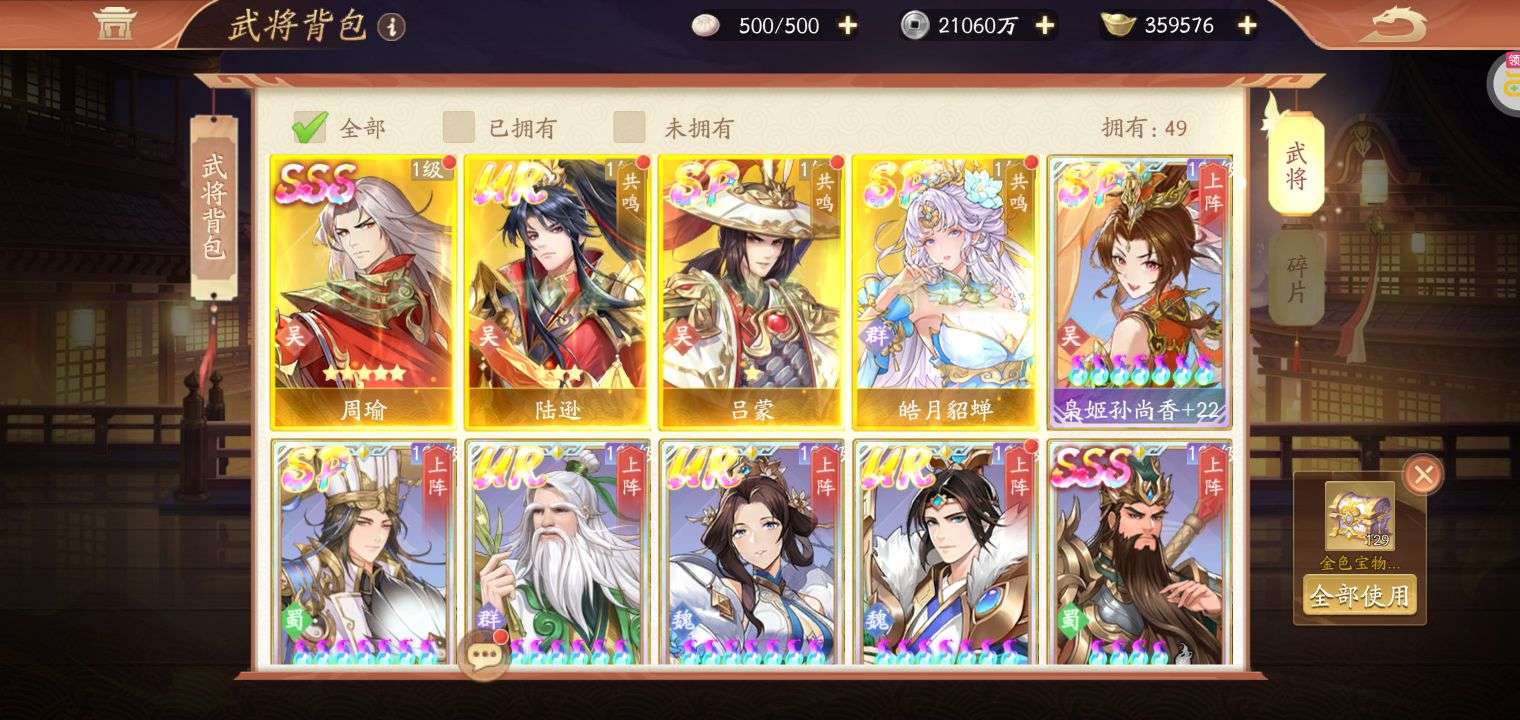Open the chat bubble icon
This screenshot has height=720, width=1520.
coord(484,655)
